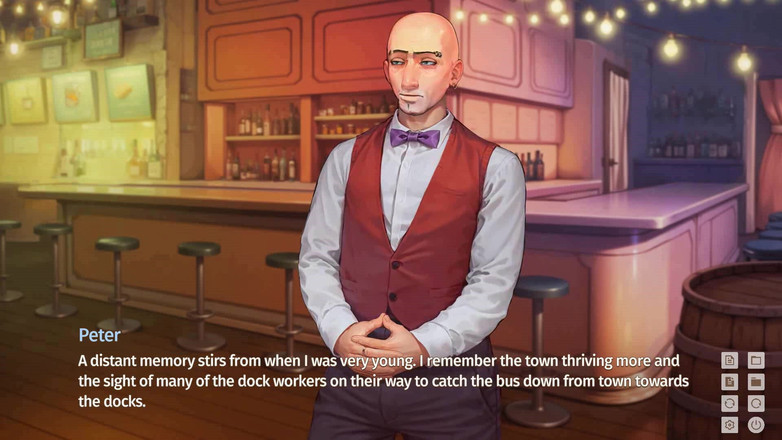Quit using the power icon button

pos(756,425)
